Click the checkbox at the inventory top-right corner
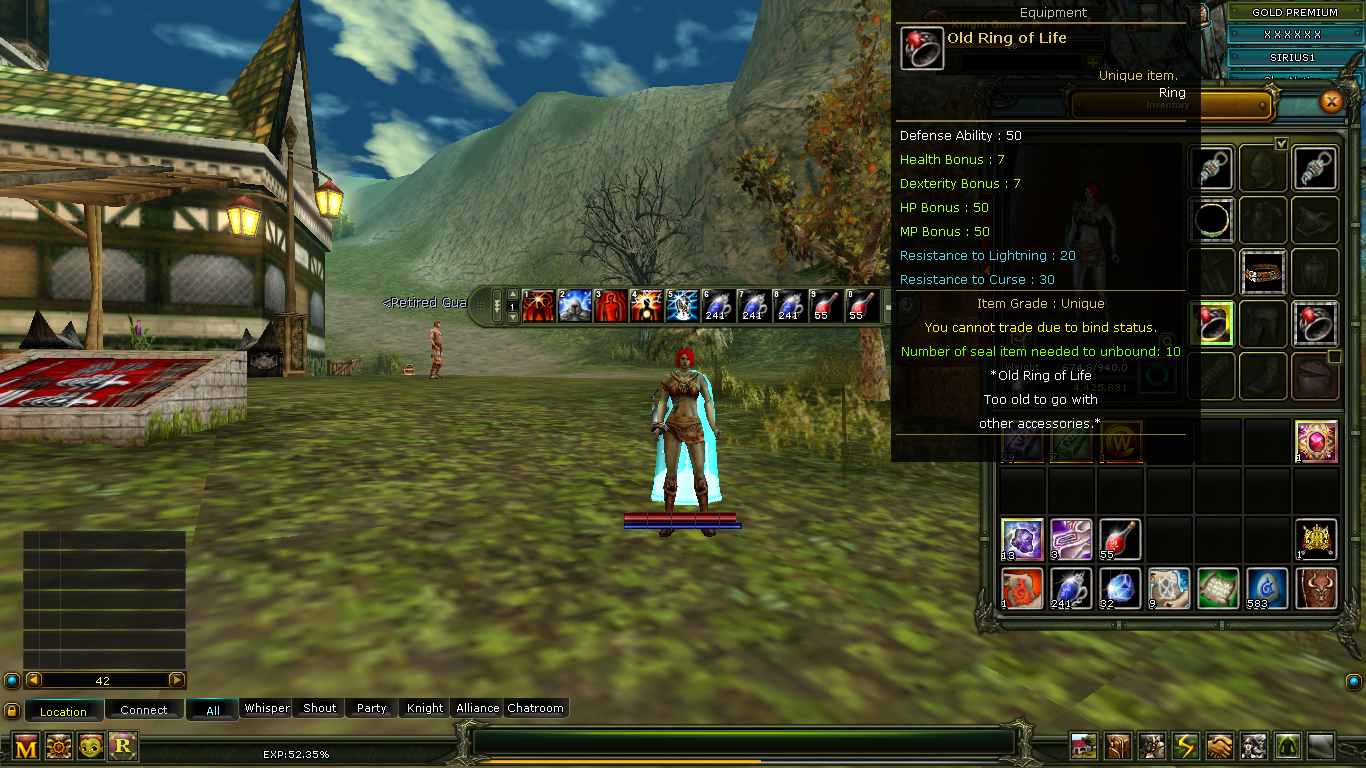This screenshot has width=1366, height=768. tap(1282, 143)
